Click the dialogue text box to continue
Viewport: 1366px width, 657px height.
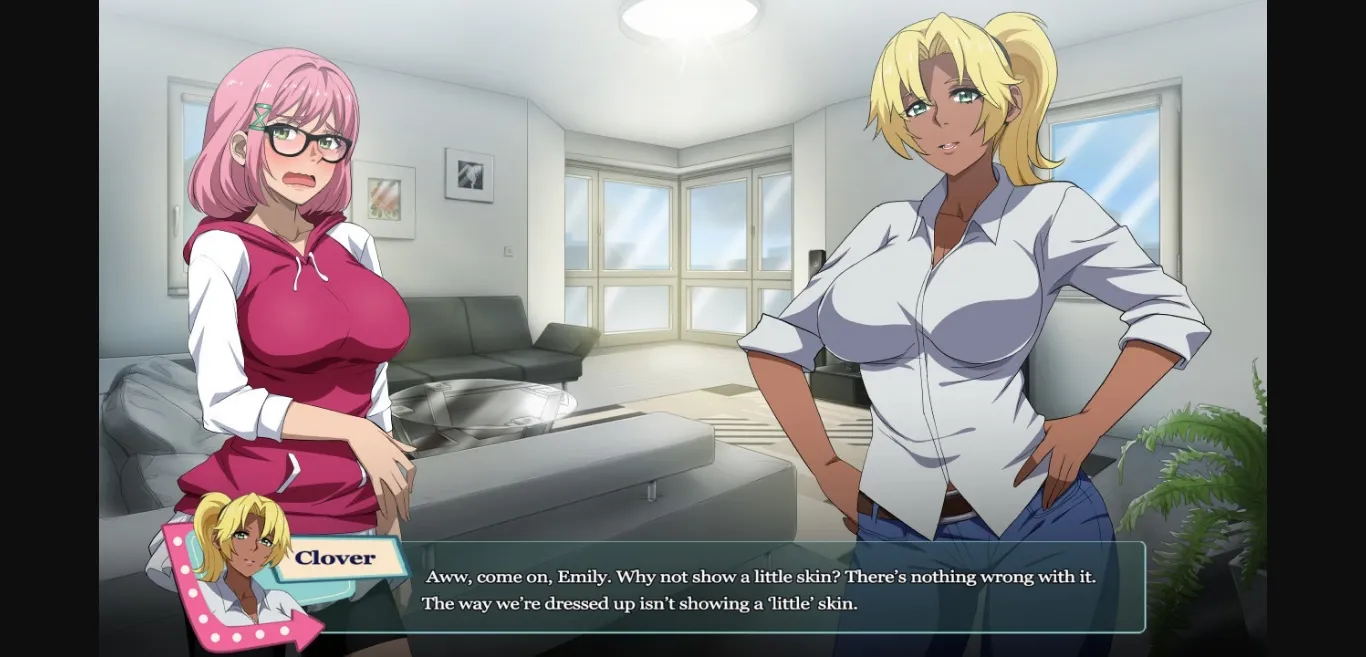coord(760,590)
